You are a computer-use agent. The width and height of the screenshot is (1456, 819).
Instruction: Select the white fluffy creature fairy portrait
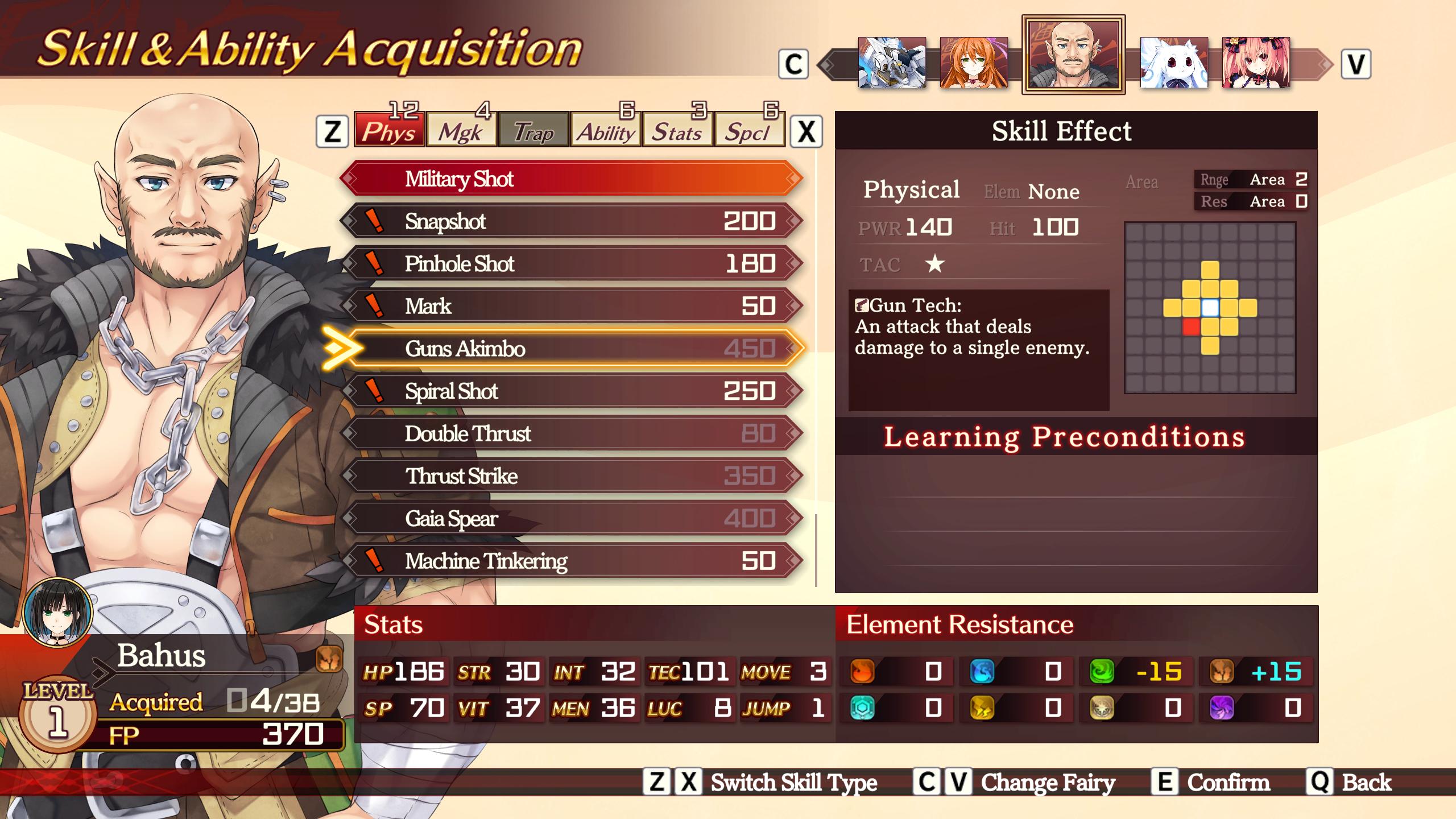click(1174, 63)
